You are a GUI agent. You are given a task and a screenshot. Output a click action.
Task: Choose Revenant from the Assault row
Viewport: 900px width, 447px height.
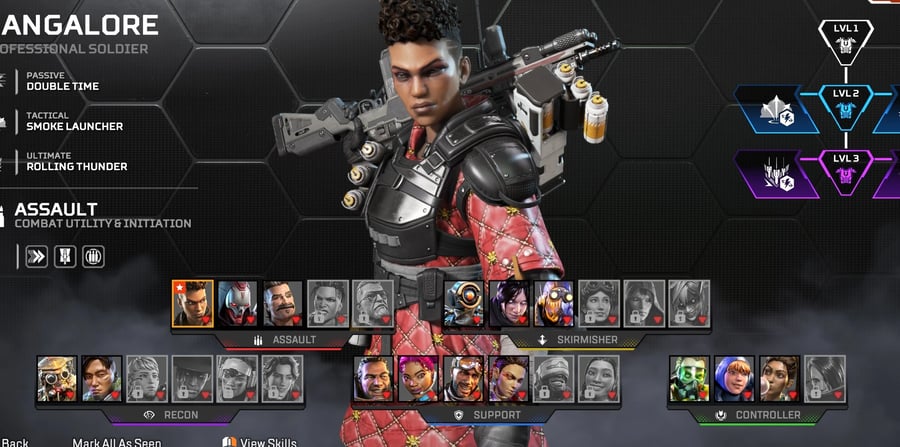tap(238, 302)
